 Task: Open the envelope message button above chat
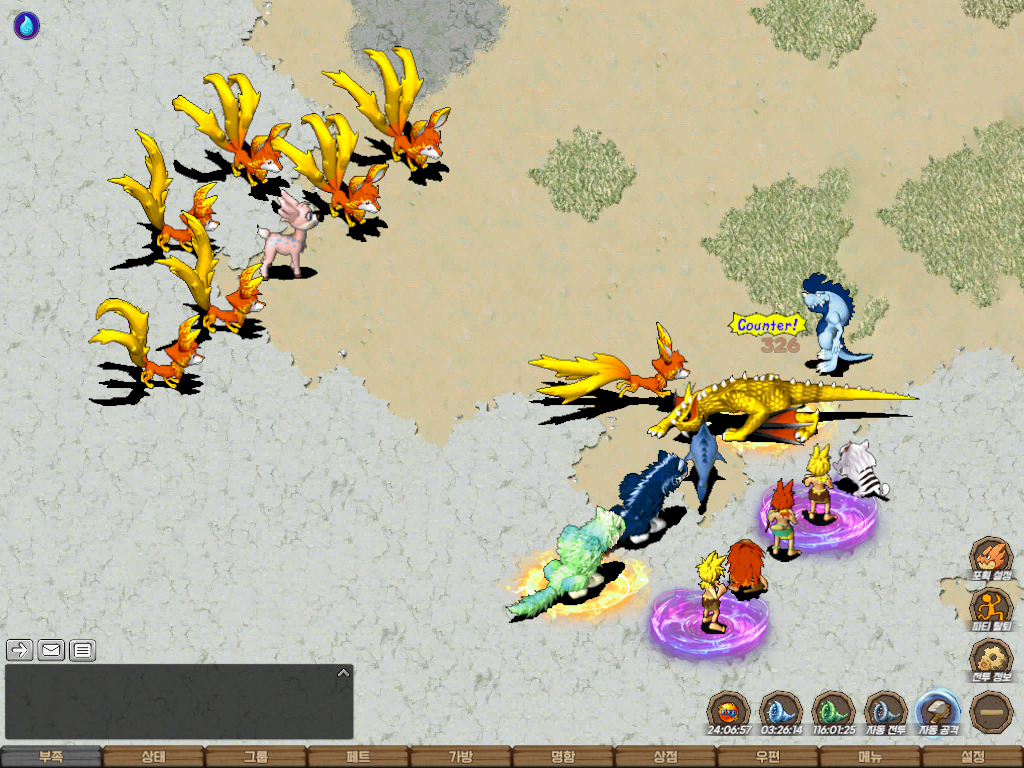tap(52, 650)
